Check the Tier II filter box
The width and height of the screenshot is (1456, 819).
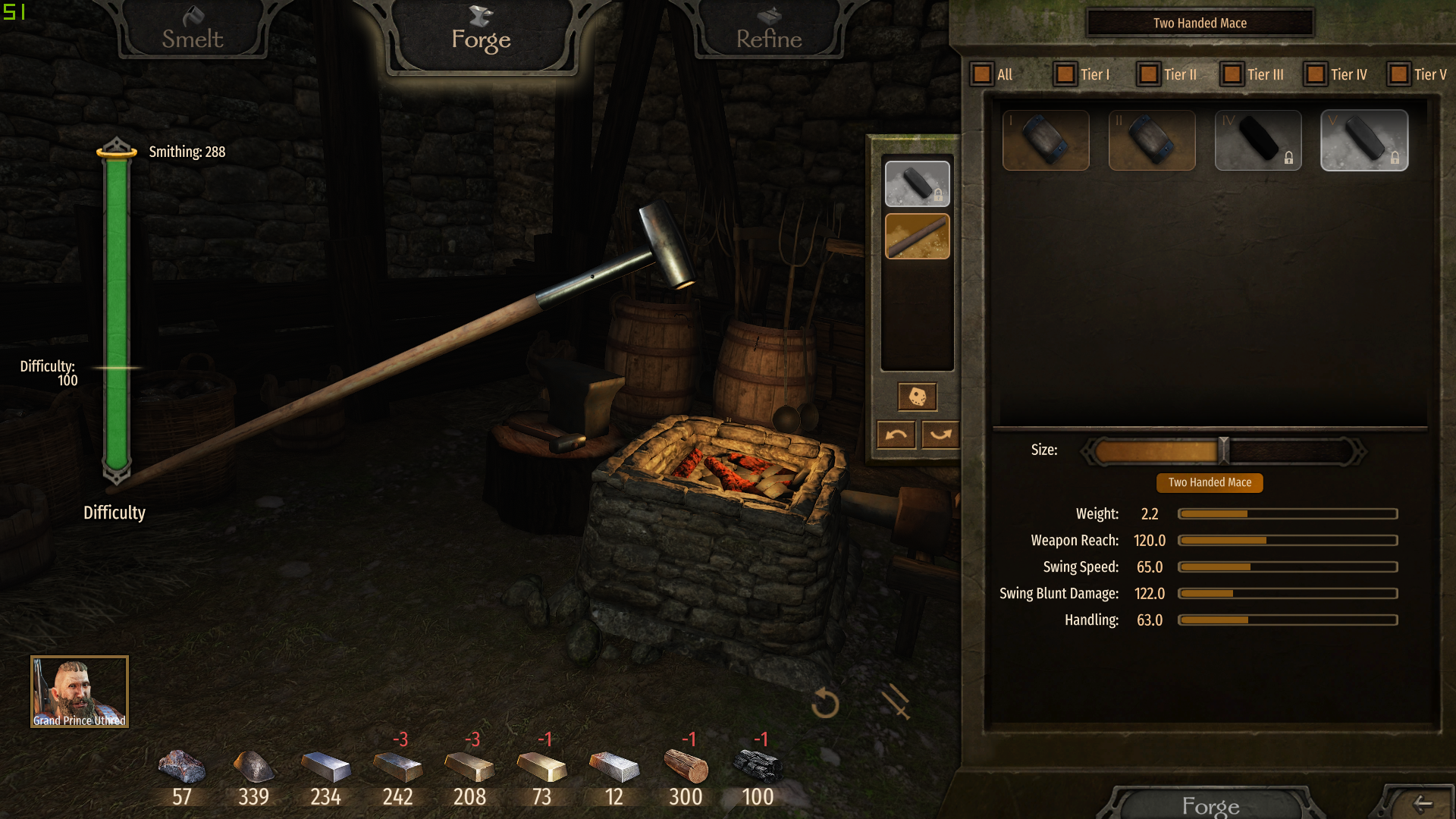pyautogui.click(x=1149, y=74)
